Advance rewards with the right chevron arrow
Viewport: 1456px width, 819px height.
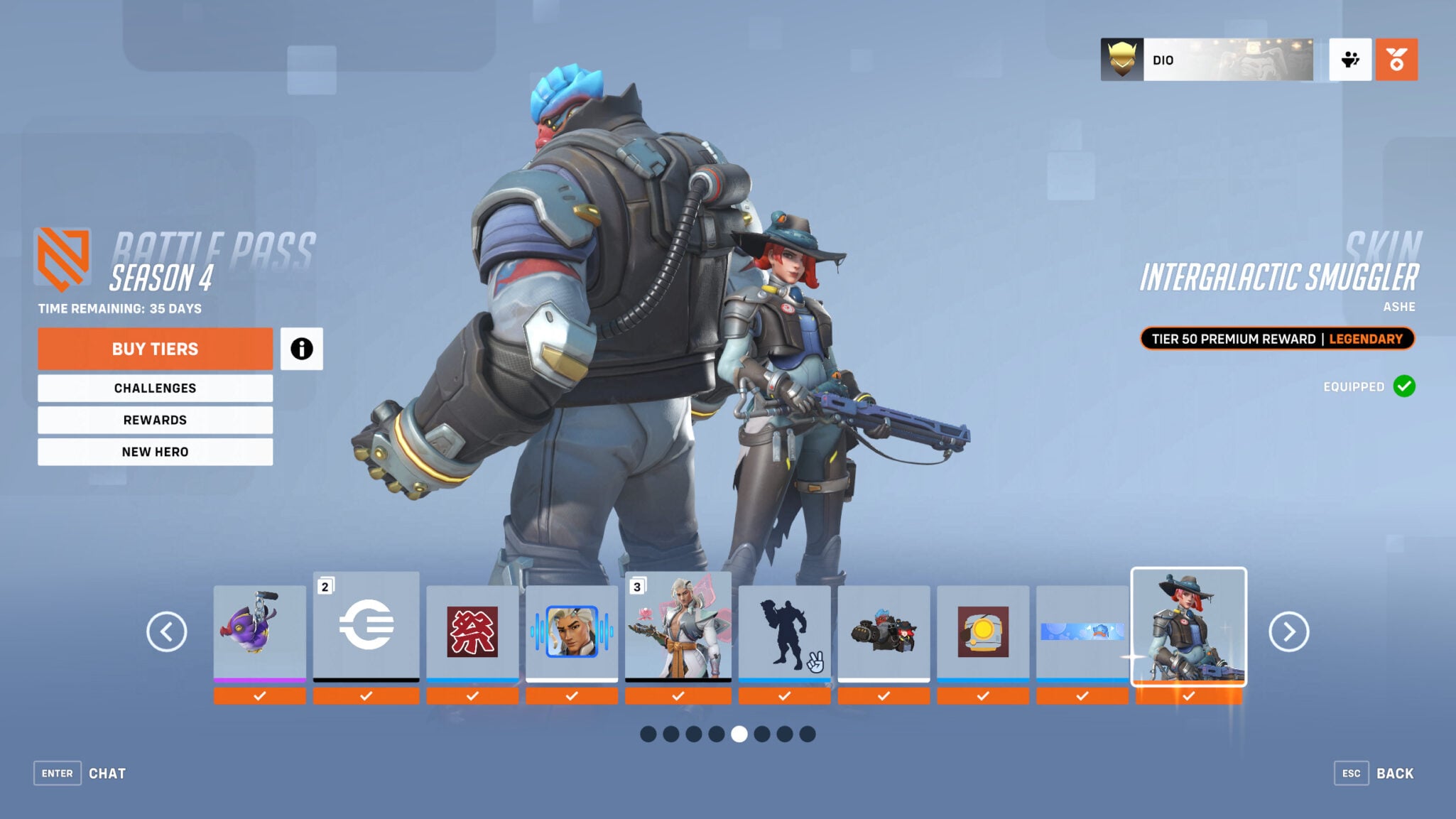click(x=1288, y=631)
